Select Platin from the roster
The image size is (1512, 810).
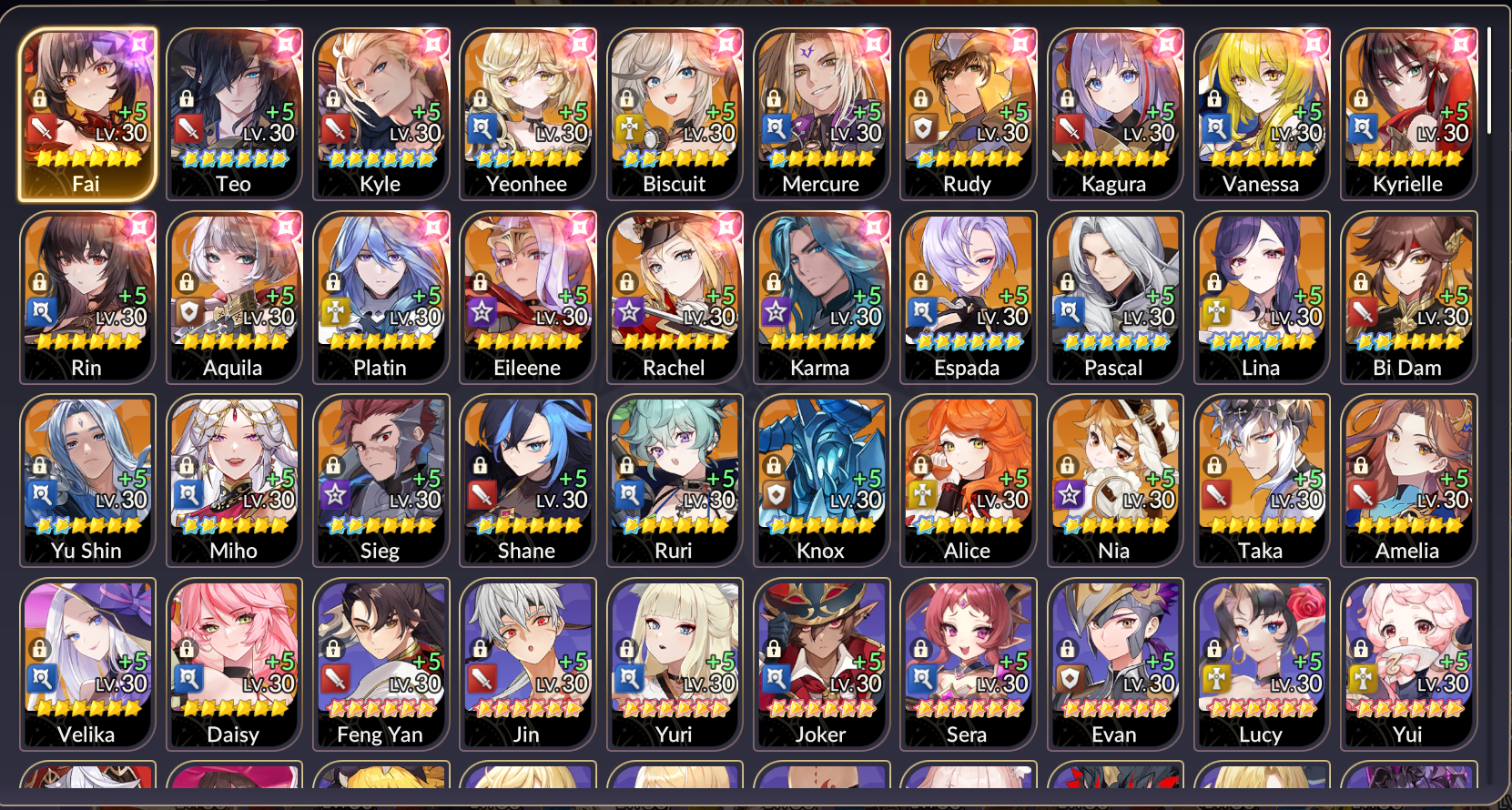pyautogui.click(x=381, y=297)
